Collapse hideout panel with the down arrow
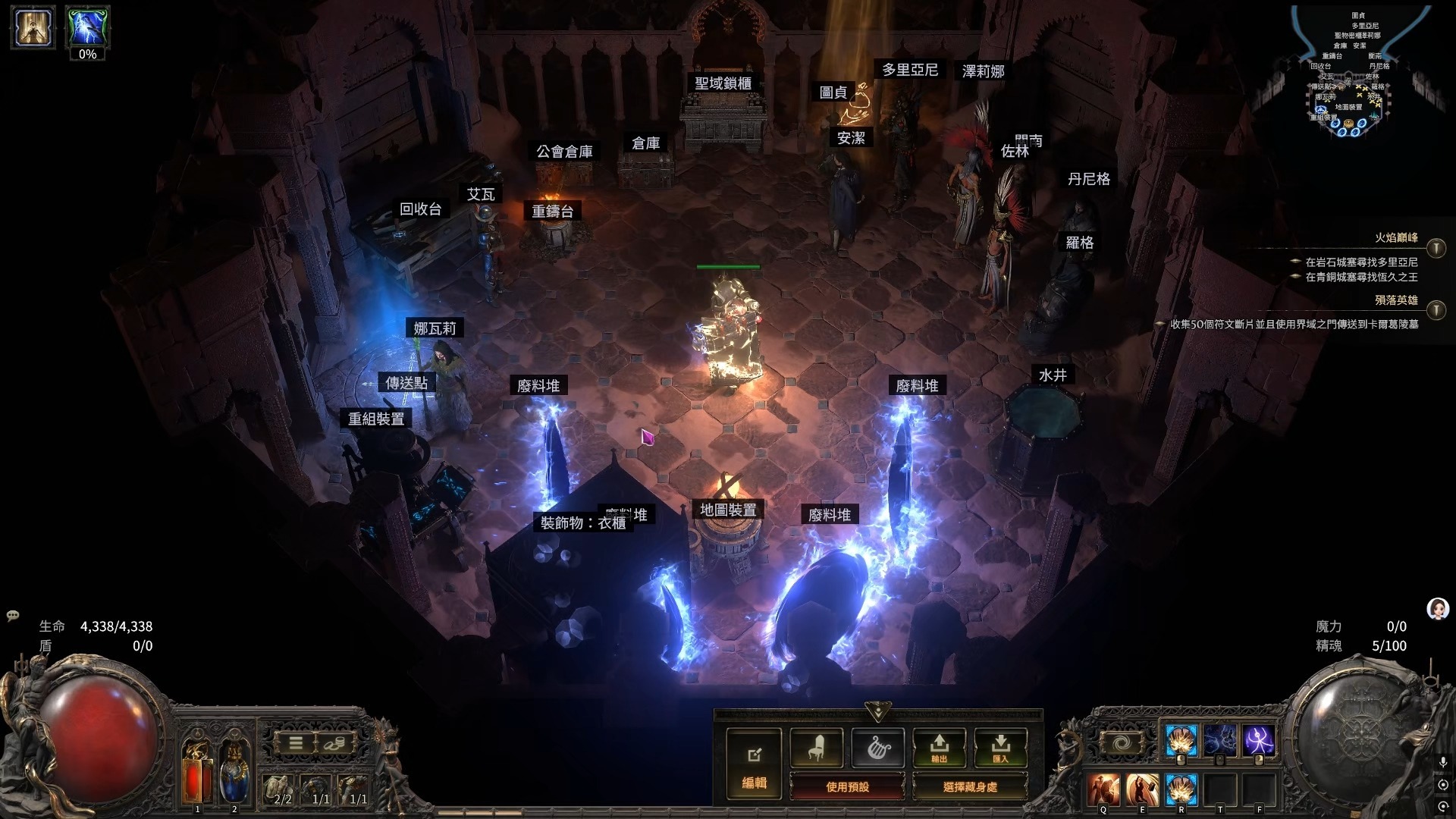Viewport: 1456px width, 819px height. [x=877, y=712]
